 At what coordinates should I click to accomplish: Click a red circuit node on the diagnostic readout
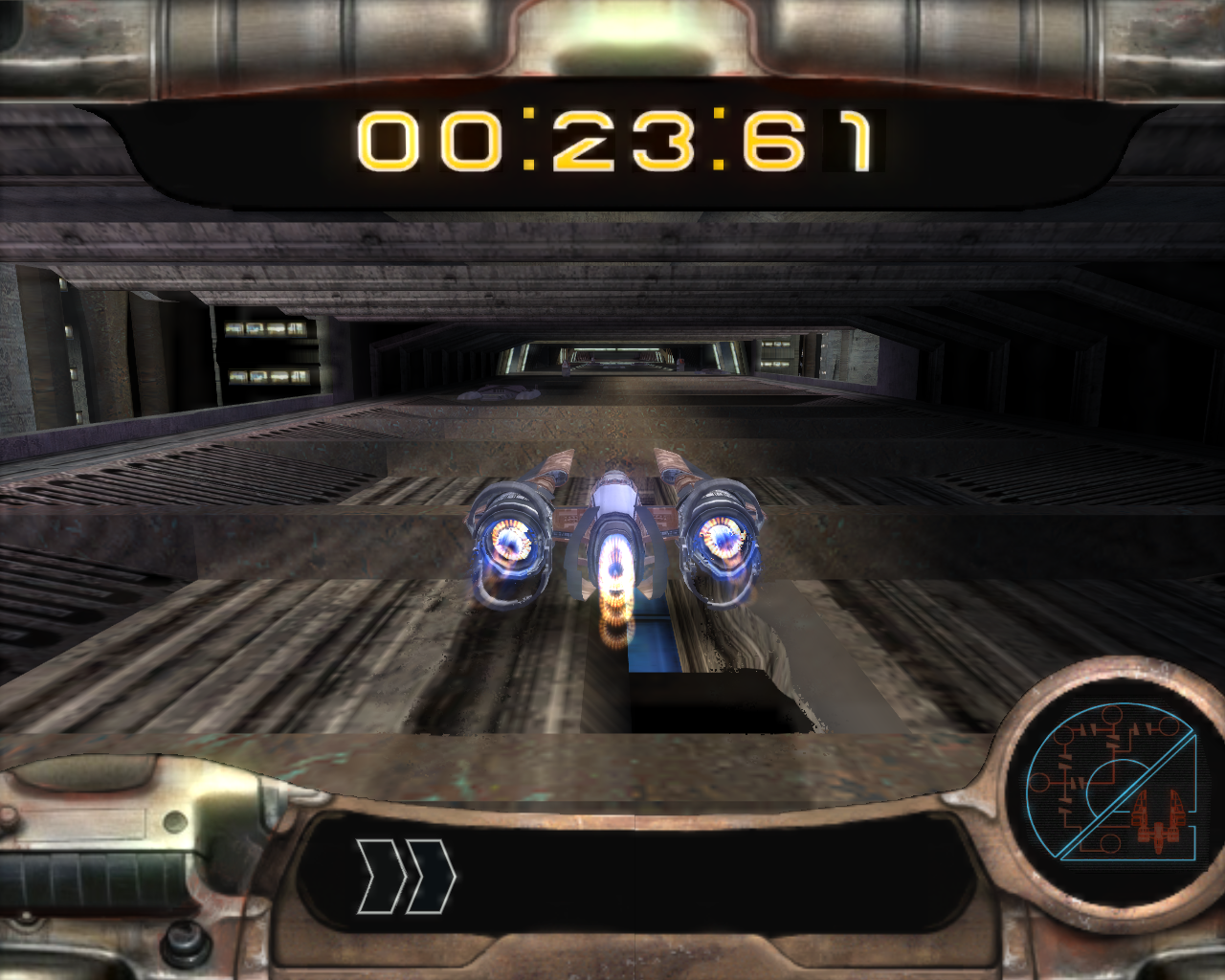1110,713
